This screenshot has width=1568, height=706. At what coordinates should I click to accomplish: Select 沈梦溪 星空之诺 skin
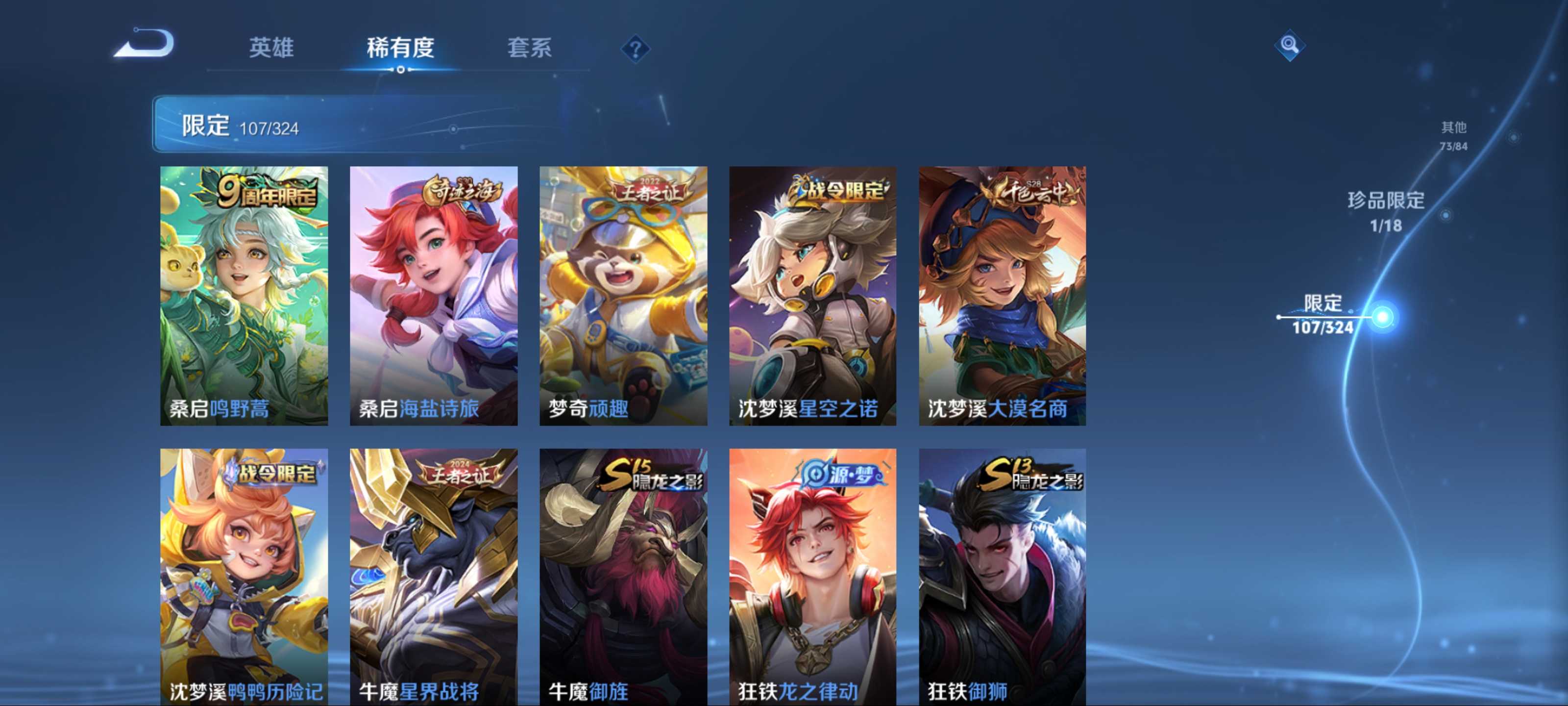[x=812, y=296]
